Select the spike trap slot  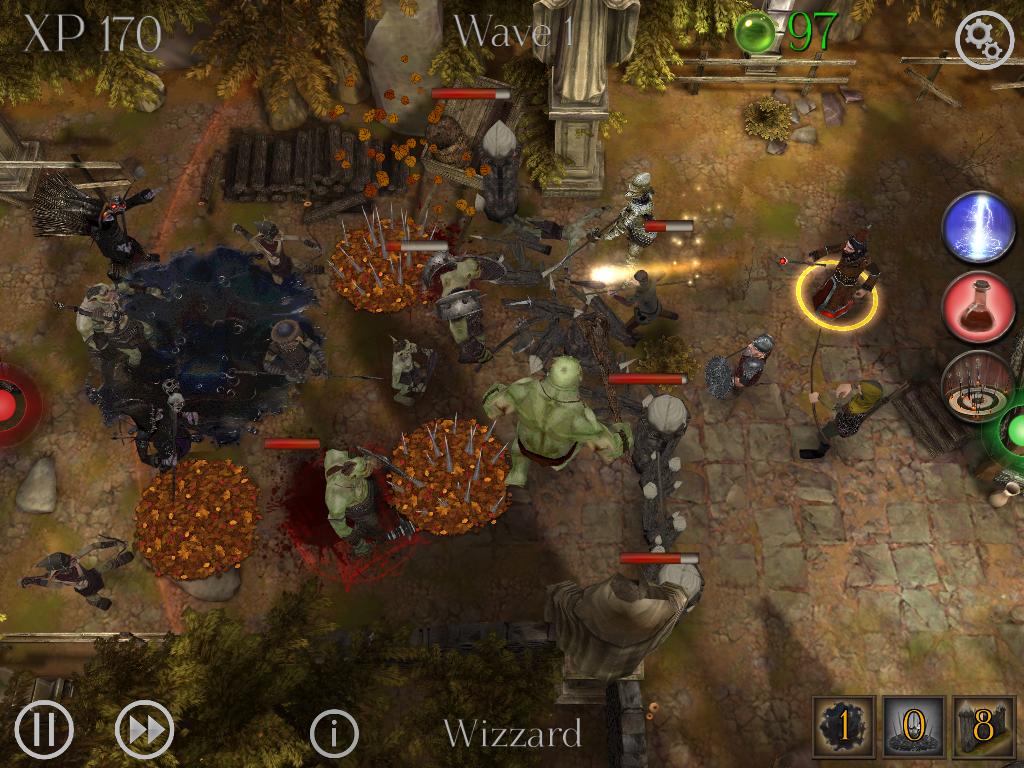(912, 727)
